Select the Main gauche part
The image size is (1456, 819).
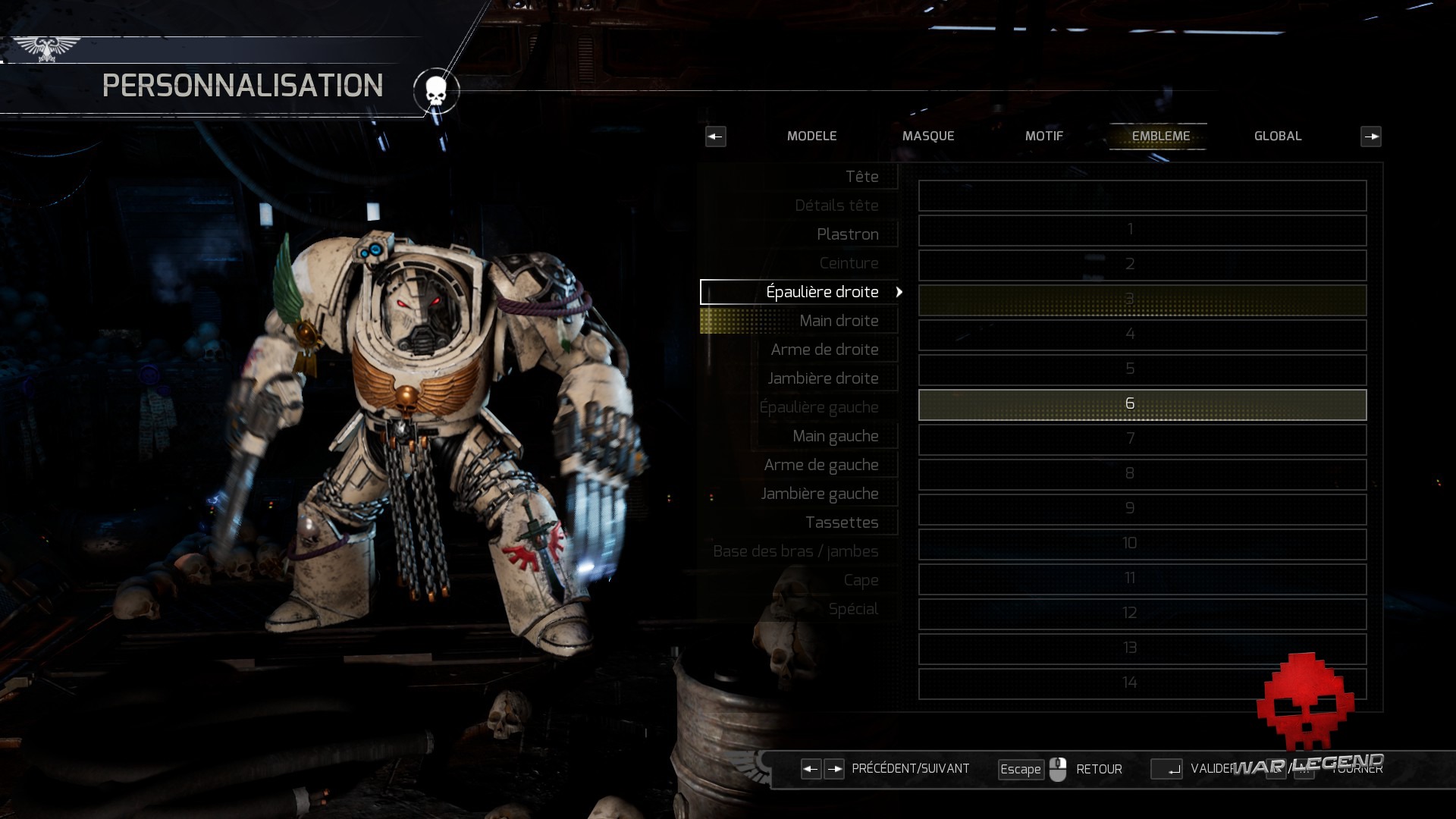(835, 436)
